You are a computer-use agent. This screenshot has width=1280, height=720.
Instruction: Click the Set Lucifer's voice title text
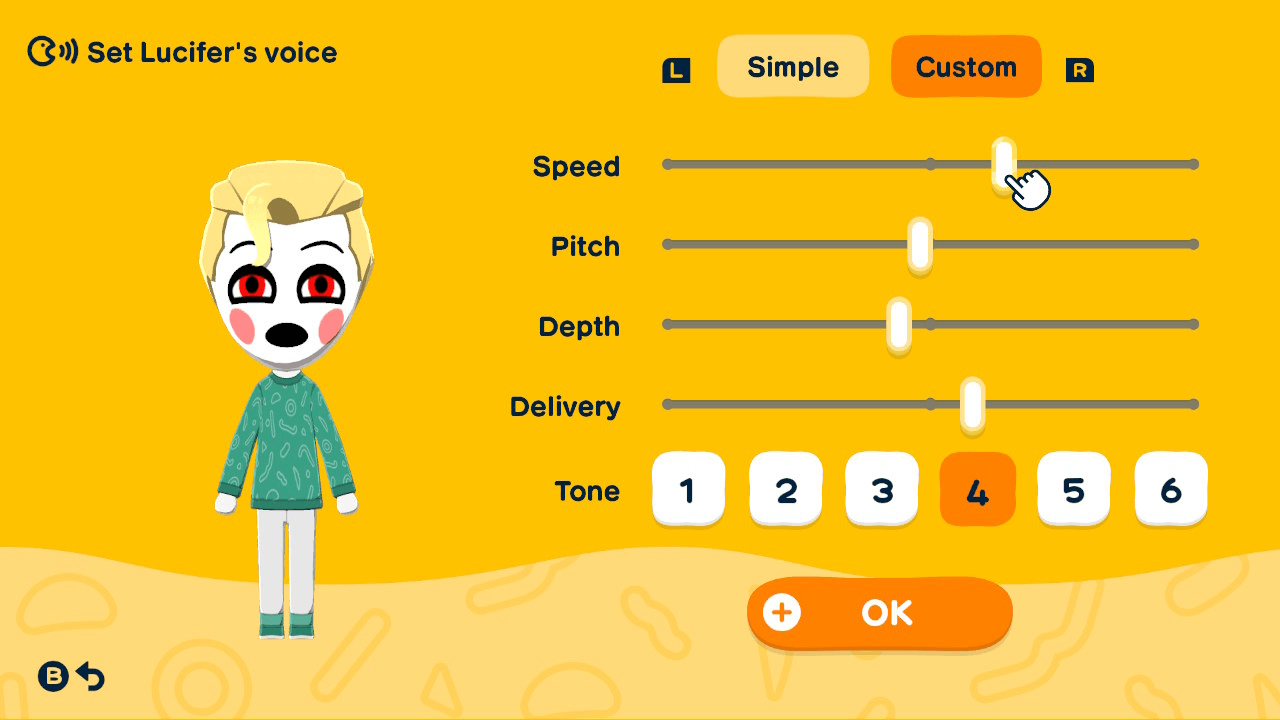[213, 52]
